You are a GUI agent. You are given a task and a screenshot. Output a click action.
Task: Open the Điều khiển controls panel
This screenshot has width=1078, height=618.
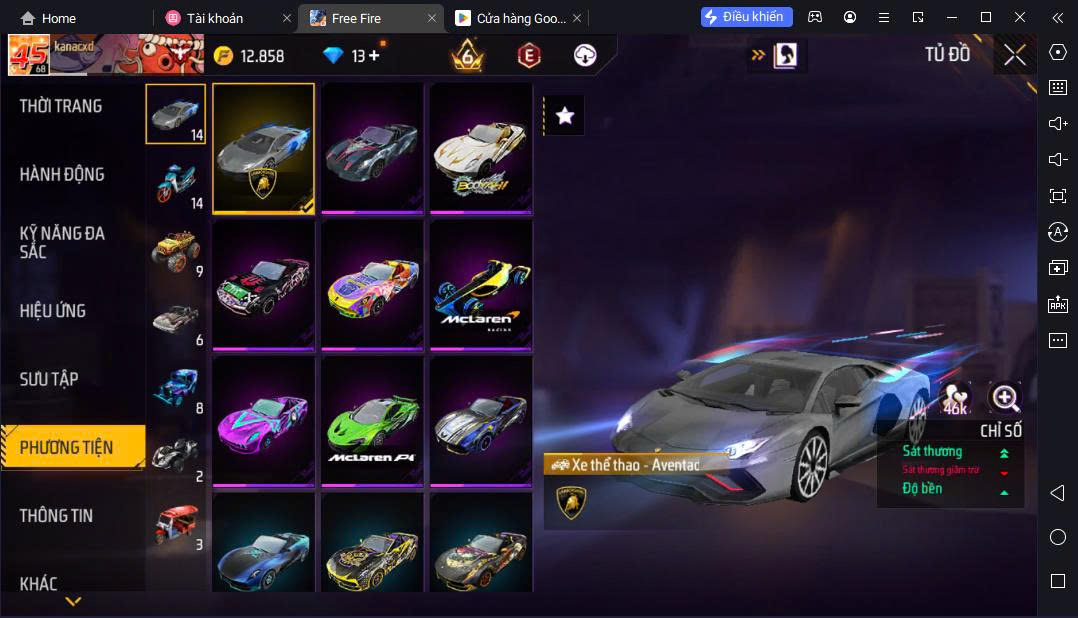click(747, 17)
